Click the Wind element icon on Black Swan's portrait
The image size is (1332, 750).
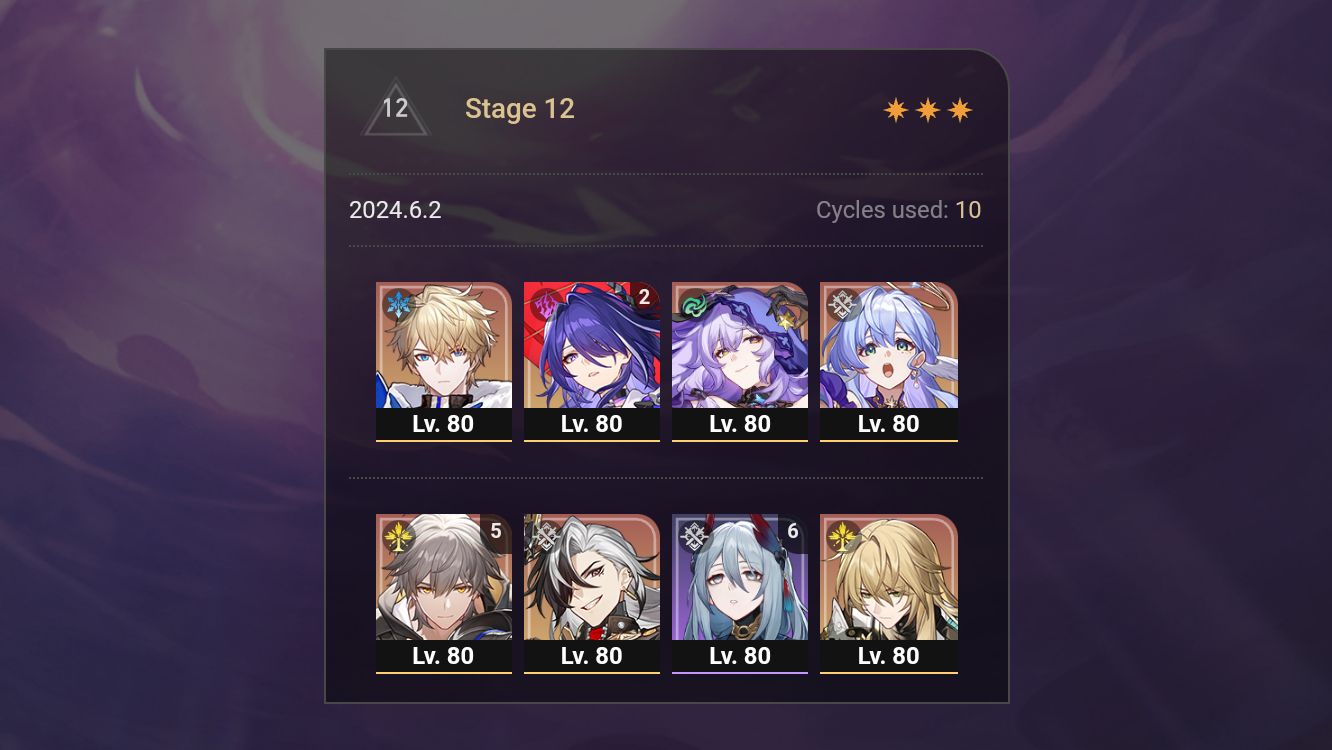coord(692,303)
